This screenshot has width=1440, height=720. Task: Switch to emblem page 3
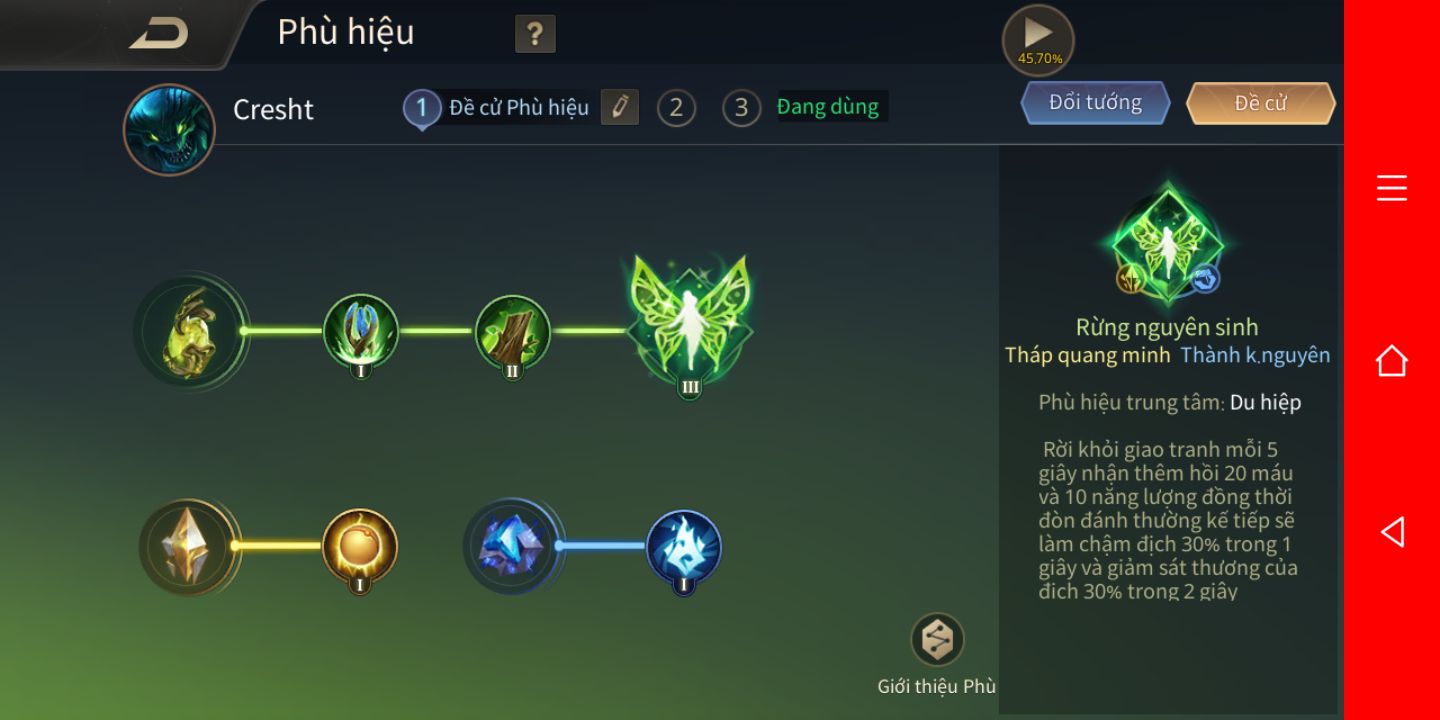coord(741,108)
